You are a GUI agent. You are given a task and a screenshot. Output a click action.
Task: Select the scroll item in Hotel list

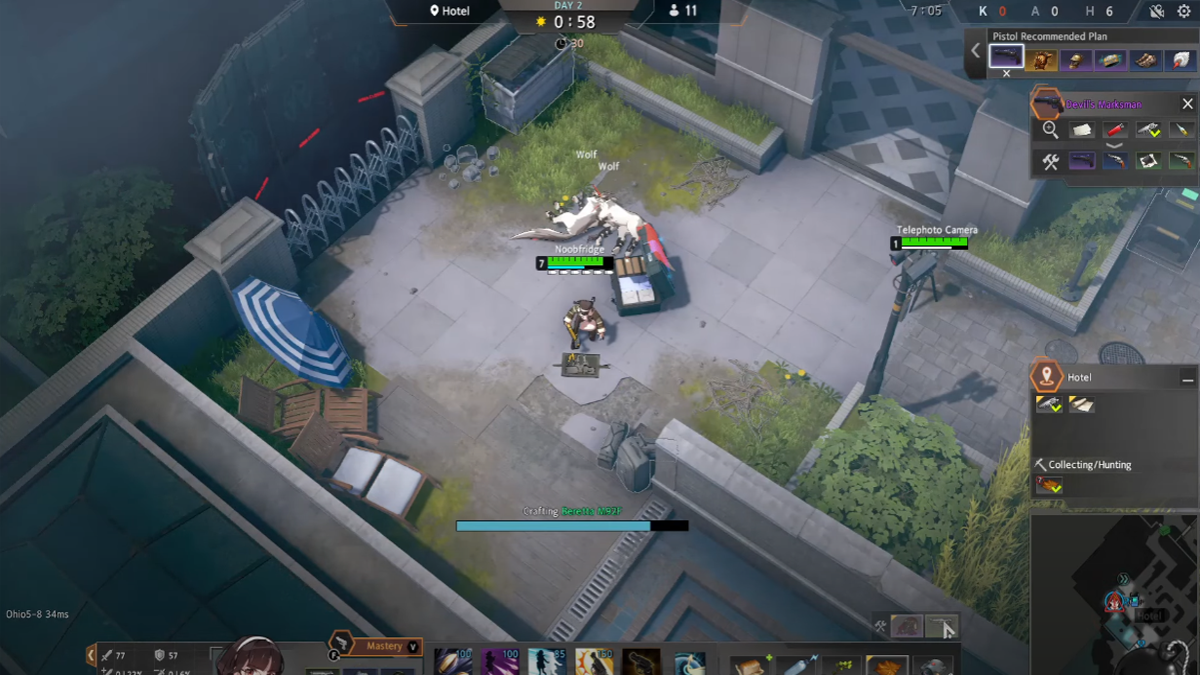coord(1082,404)
